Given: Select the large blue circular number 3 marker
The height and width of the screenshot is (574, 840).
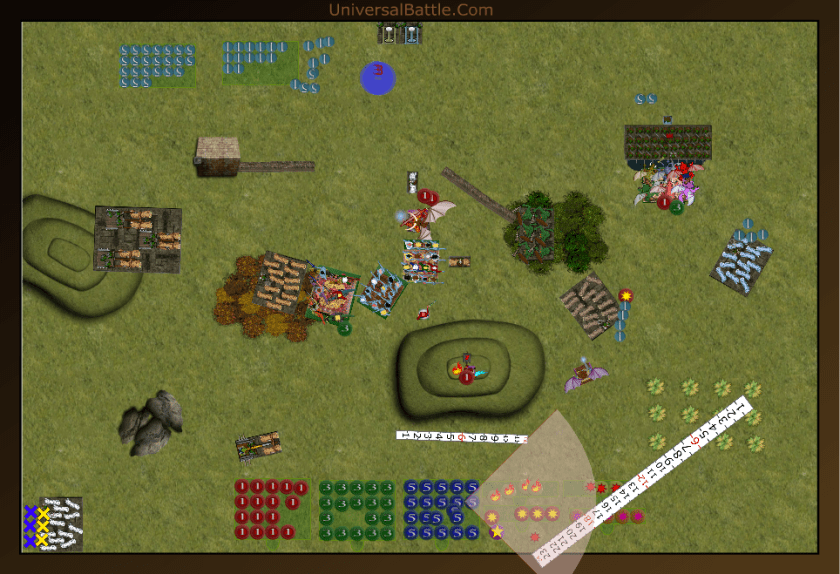Looking at the screenshot, I should 377,77.
